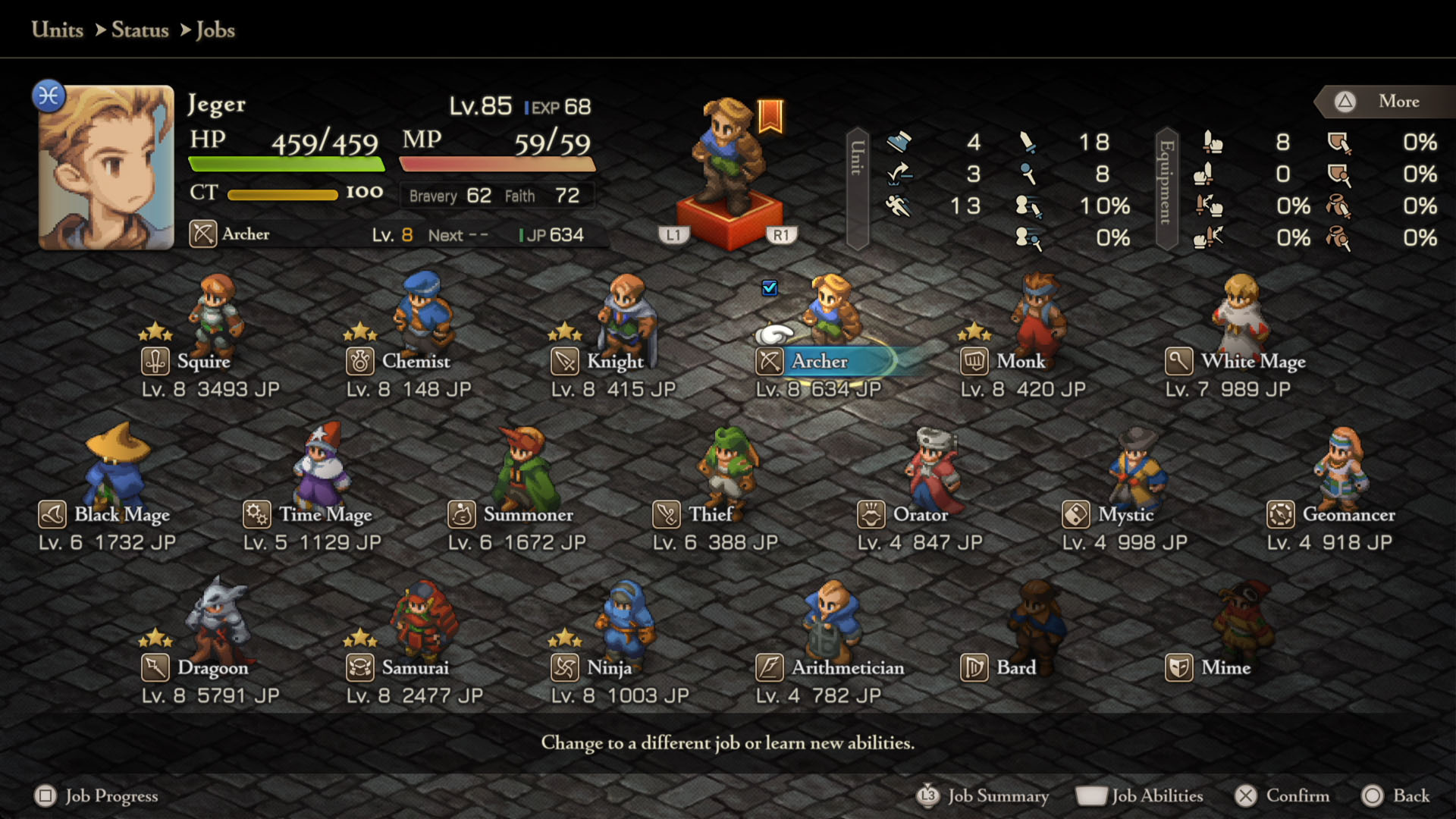The height and width of the screenshot is (819, 1456).
Task: Select the locked Mime job
Action: click(x=1225, y=668)
